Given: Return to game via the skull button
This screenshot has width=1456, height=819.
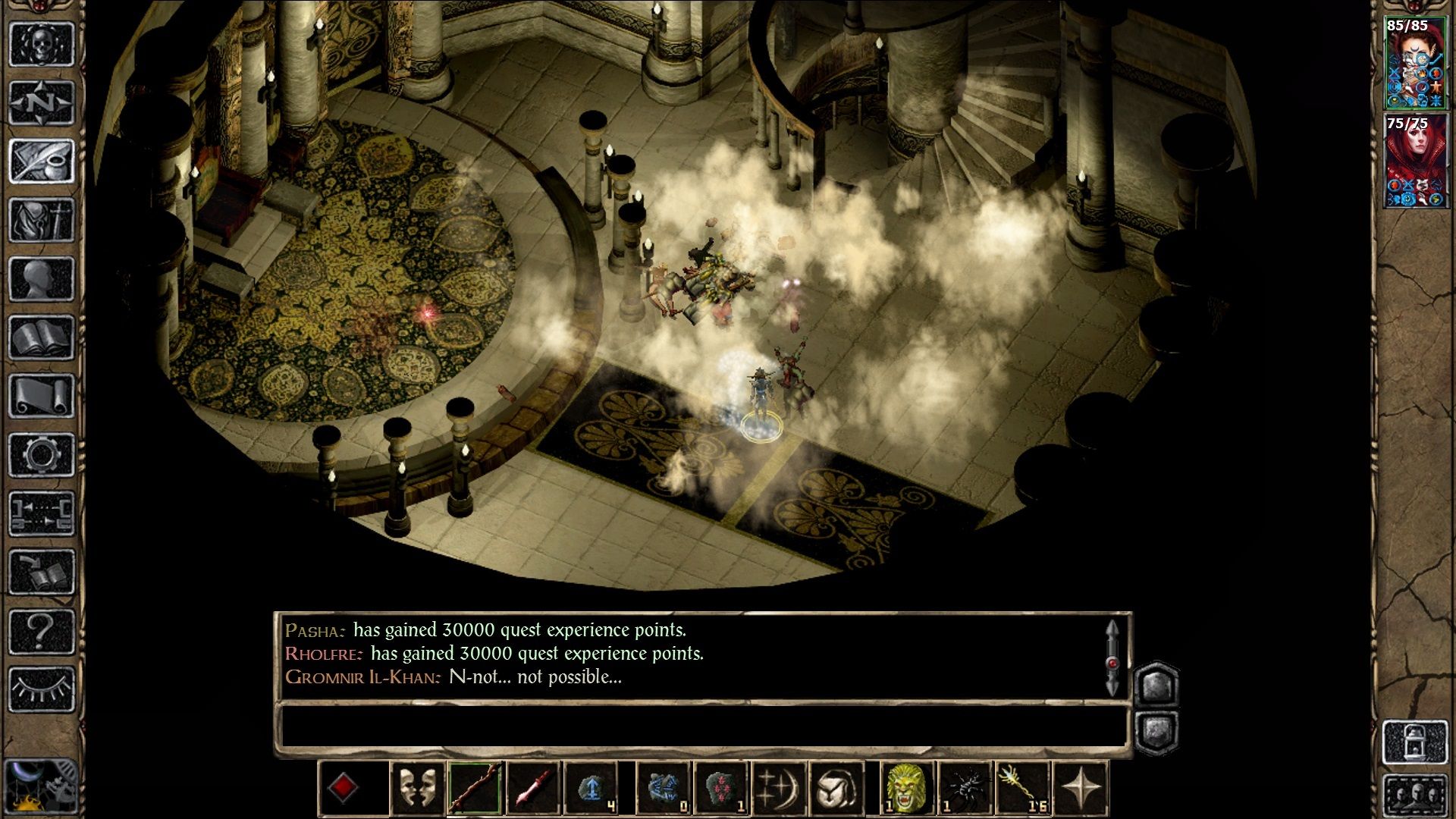Looking at the screenshot, I should (x=42, y=44).
